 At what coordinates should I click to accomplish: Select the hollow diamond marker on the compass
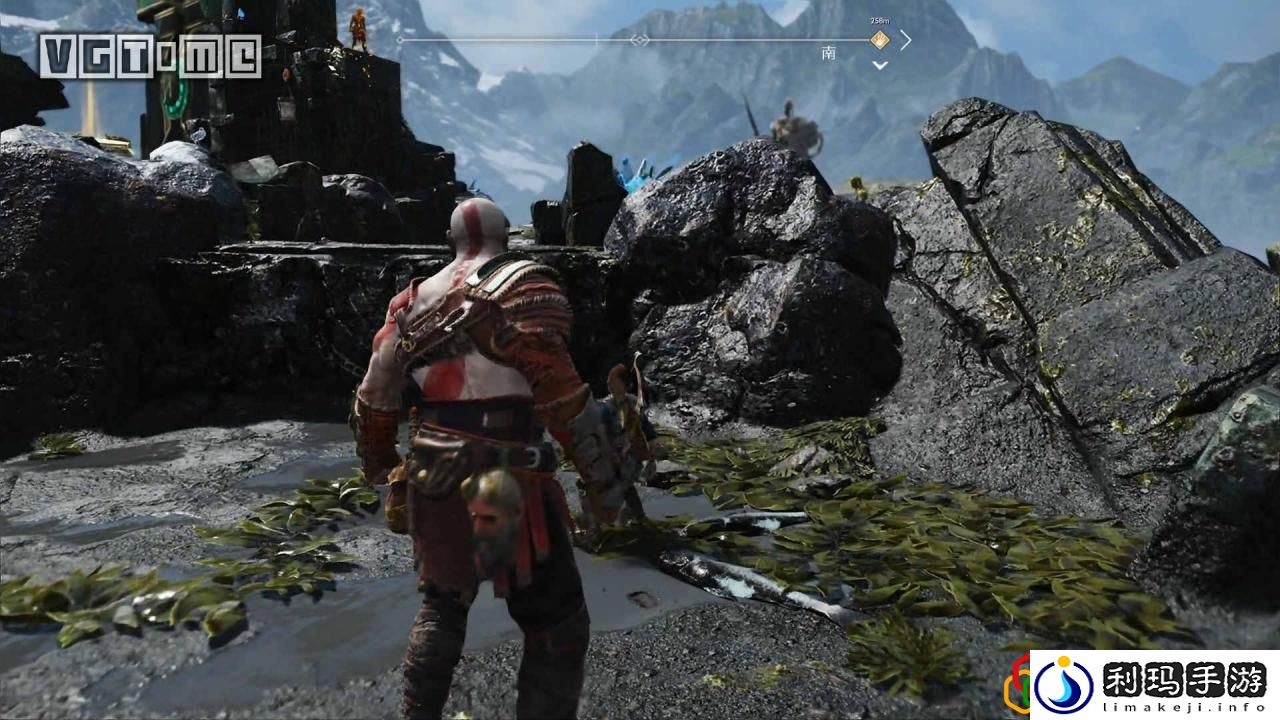[639, 40]
